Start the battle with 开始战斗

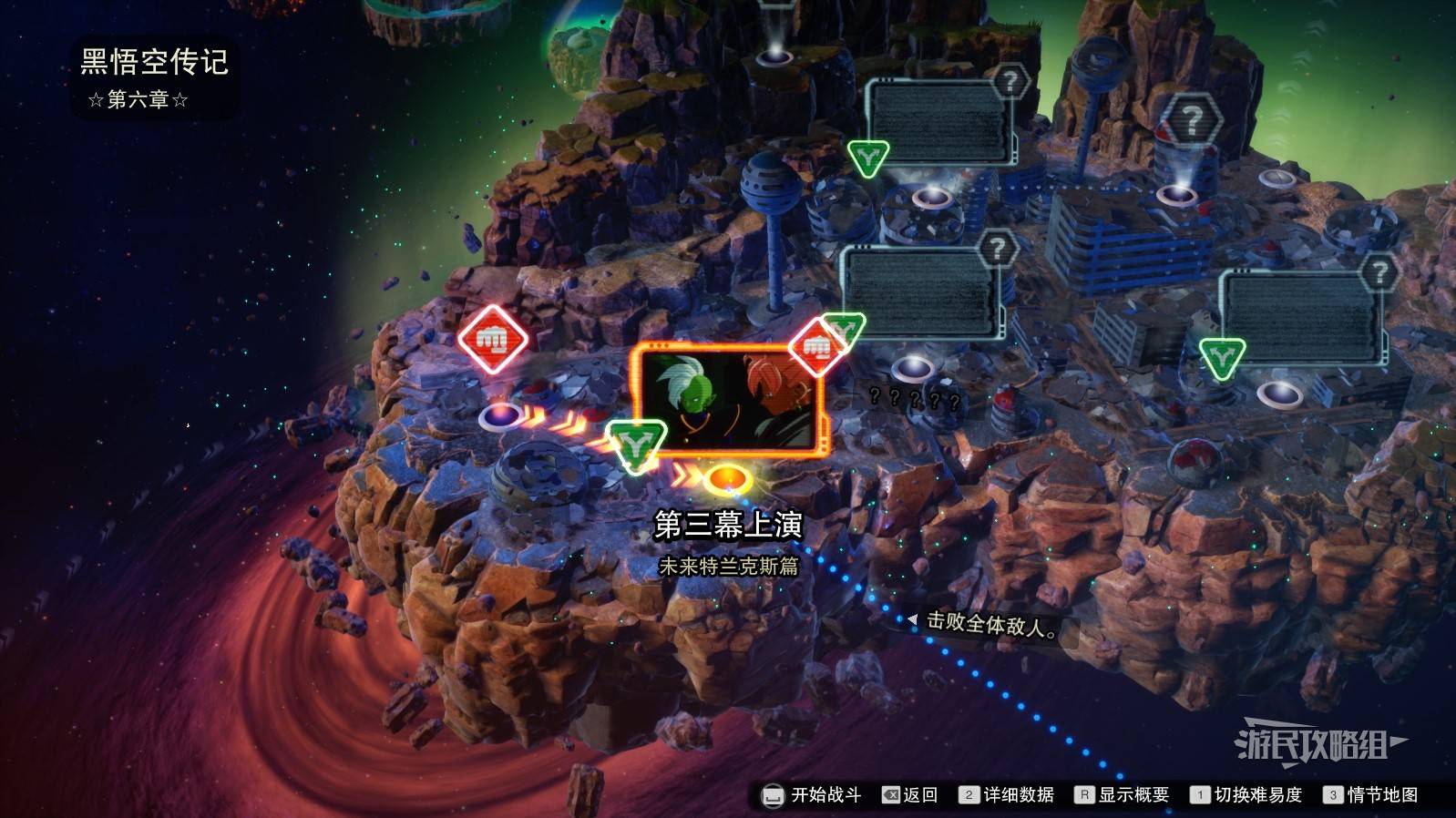click(812, 795)
